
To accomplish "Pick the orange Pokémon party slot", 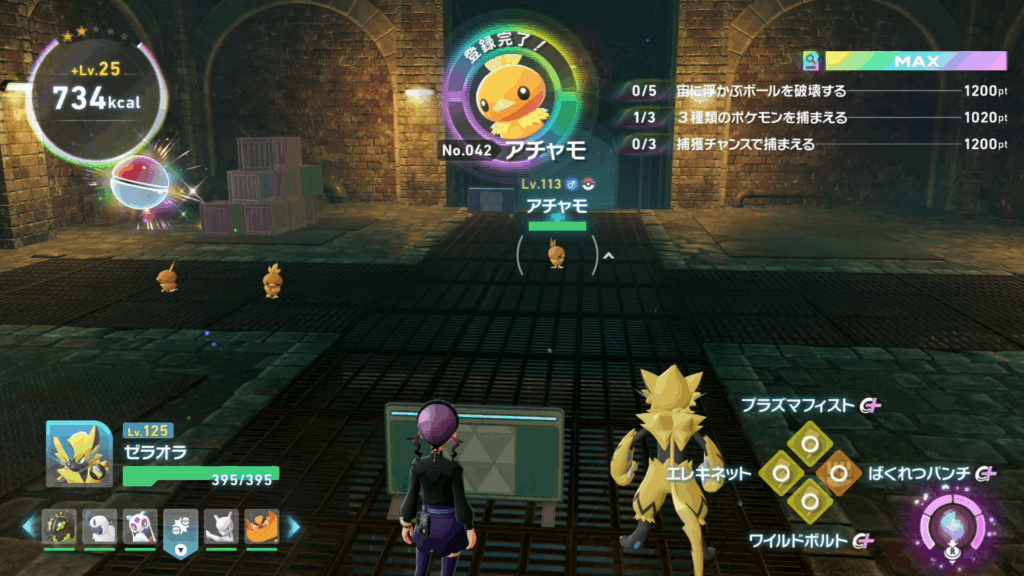I will click(262, 526).
